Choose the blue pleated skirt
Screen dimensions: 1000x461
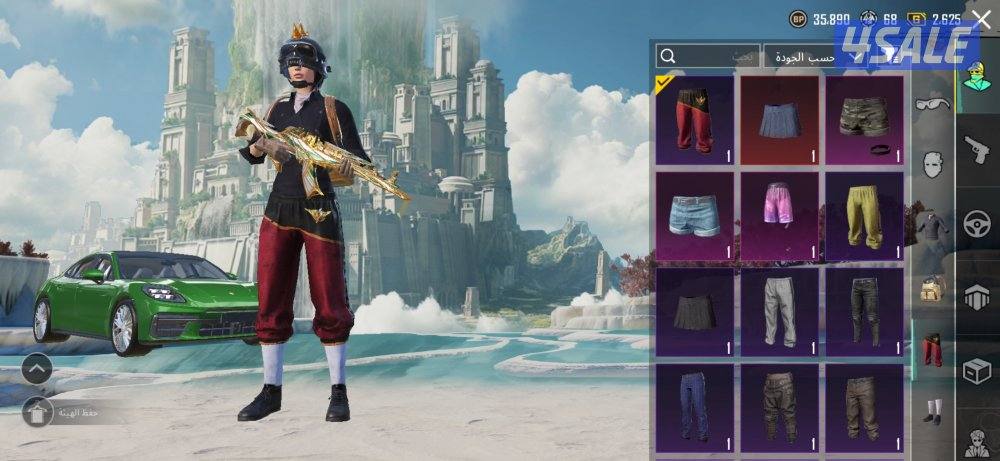pyautogui.click(x=780, y=120)
